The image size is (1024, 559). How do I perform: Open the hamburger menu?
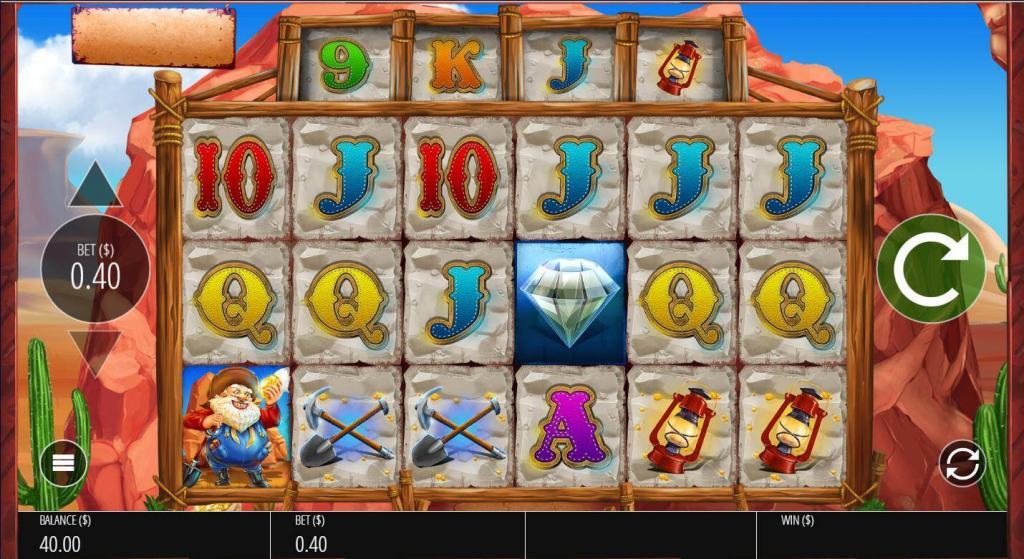tap(63, 463)
